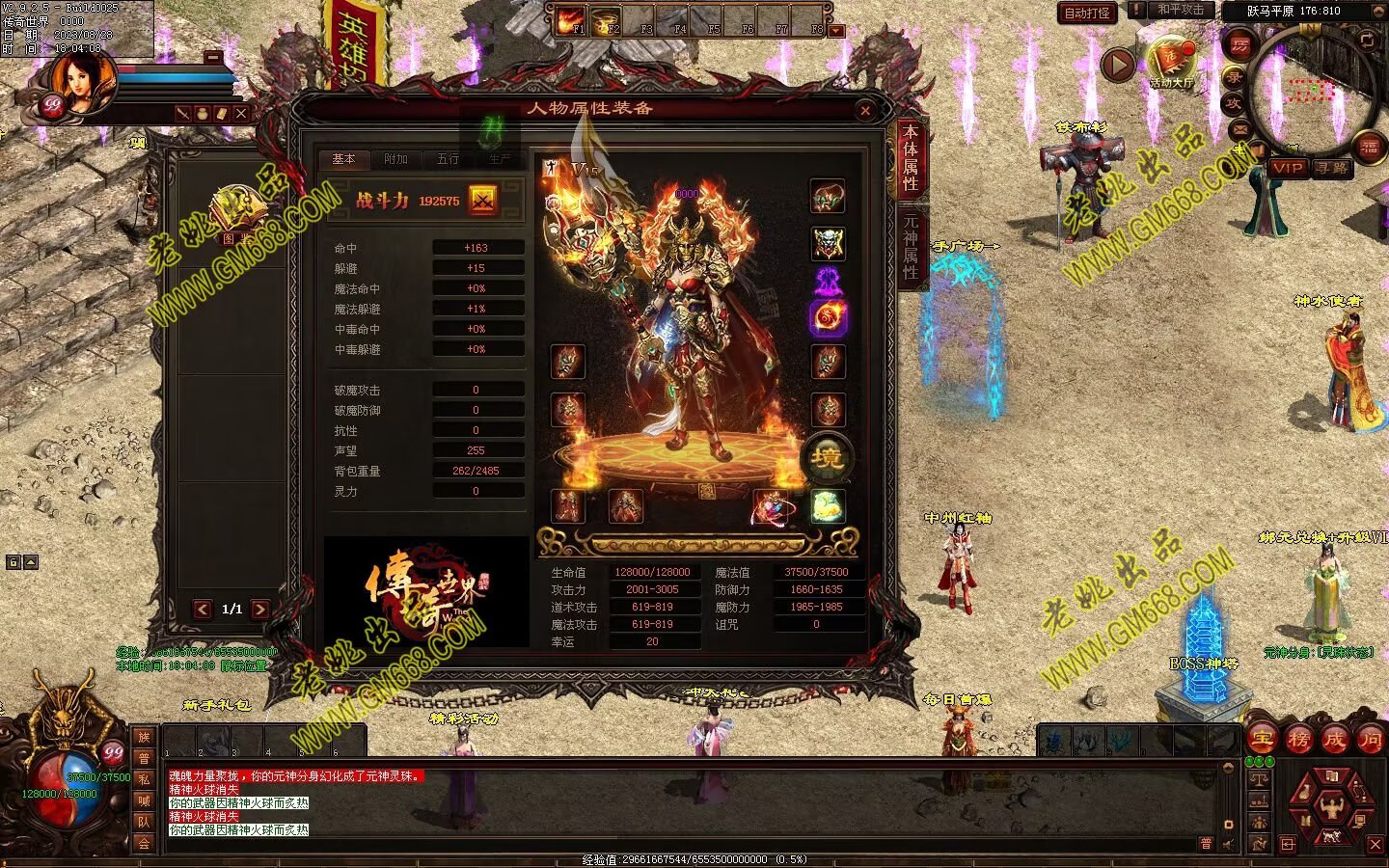Switch chat to 队 team channel
The image size is (1389, 868).
[x=144, y=822]
